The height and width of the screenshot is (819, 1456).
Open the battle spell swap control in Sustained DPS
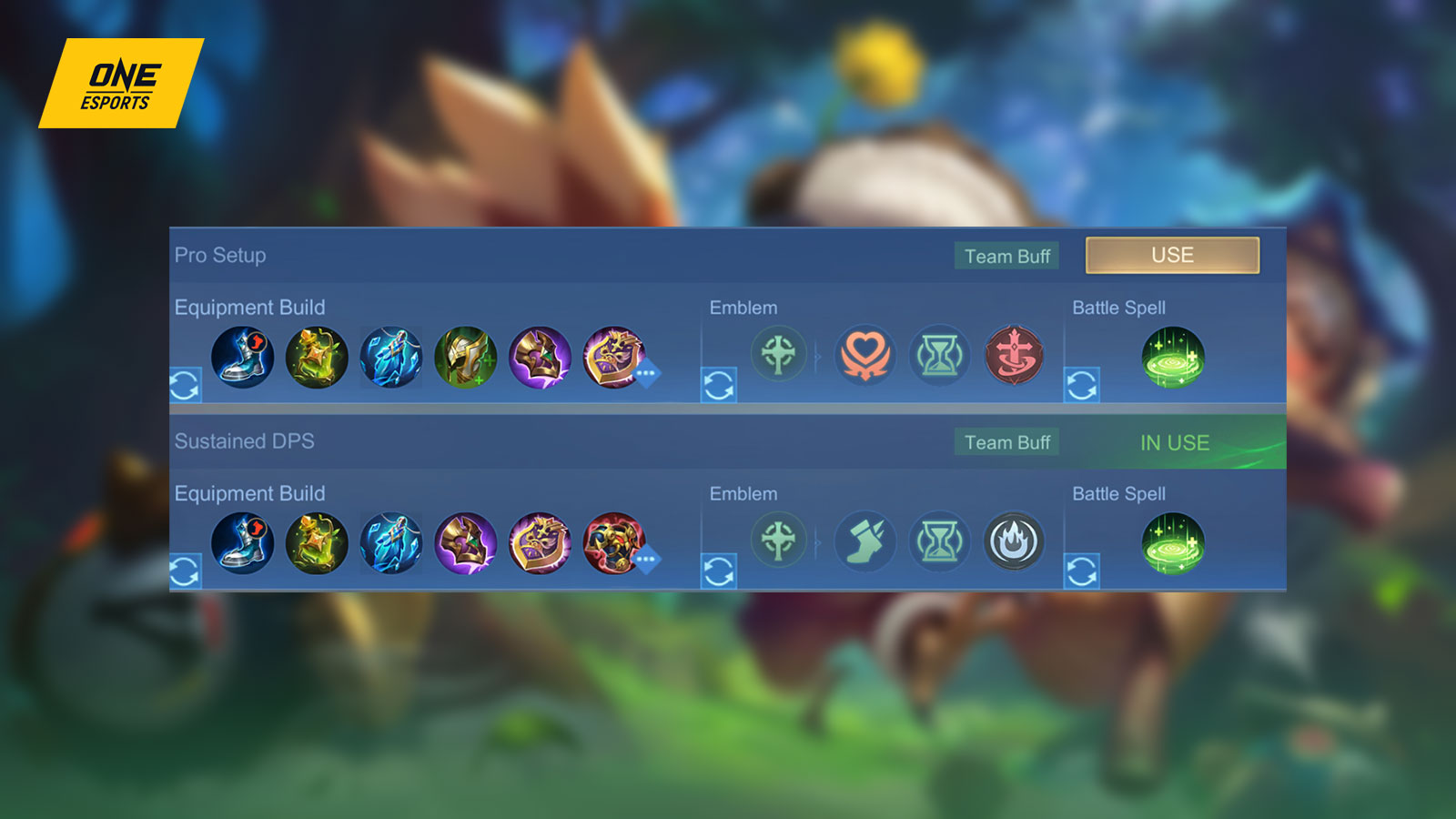point(1083,571)
